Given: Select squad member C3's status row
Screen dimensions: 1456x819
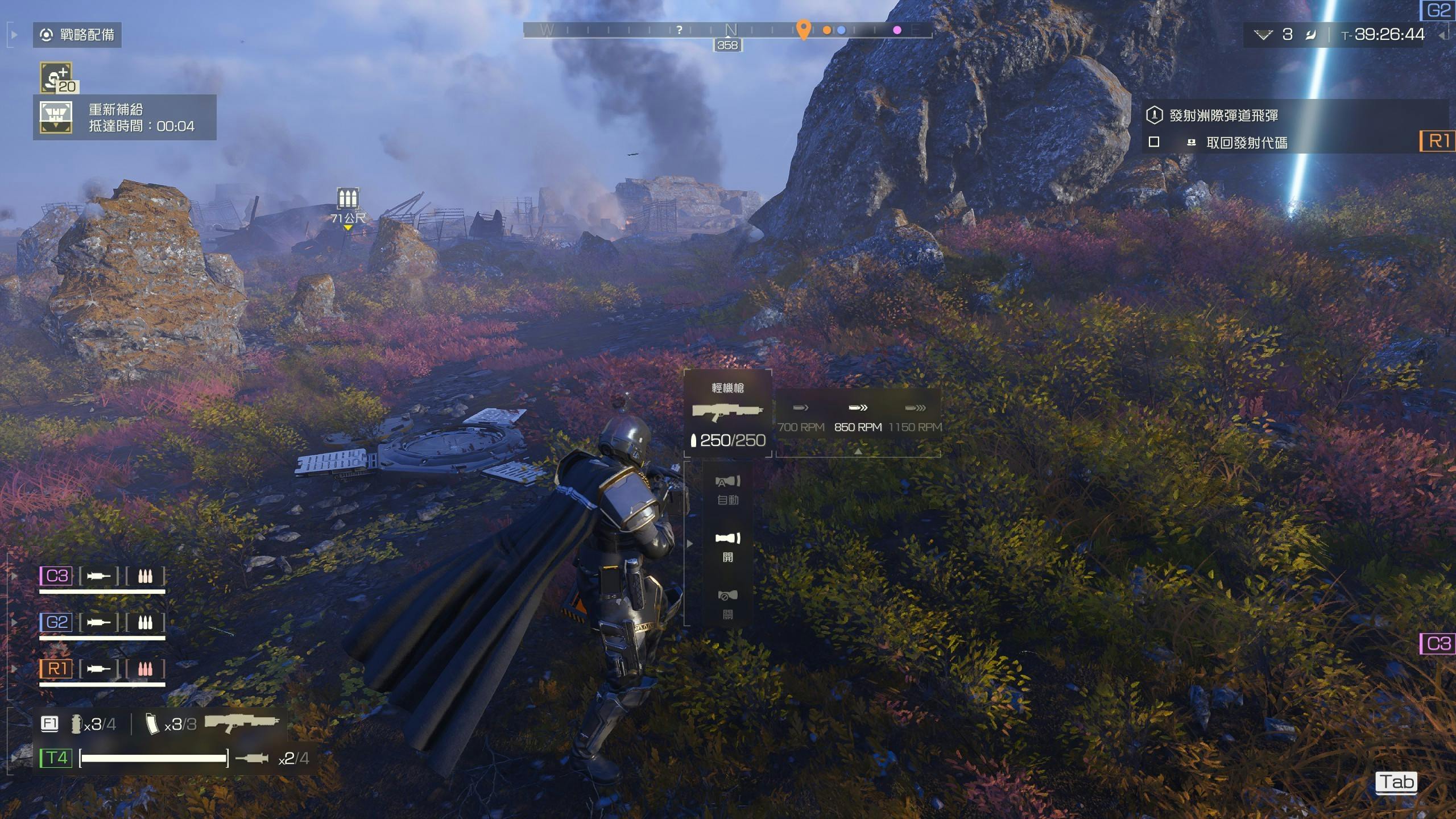Looking at the screenshot, I should pyautogui.click(x=102, y=576).
